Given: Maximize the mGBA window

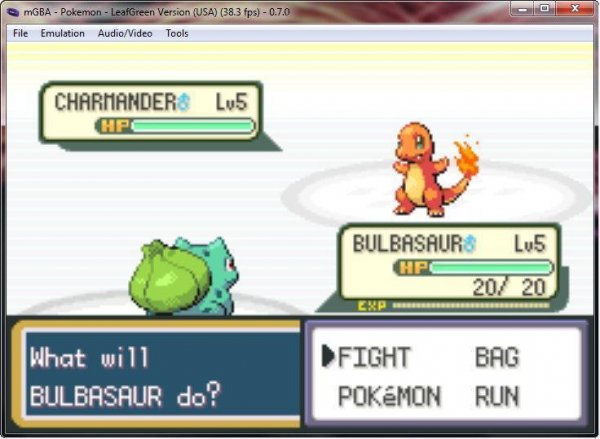Looking at the screenshot, I should coord(545,8).
